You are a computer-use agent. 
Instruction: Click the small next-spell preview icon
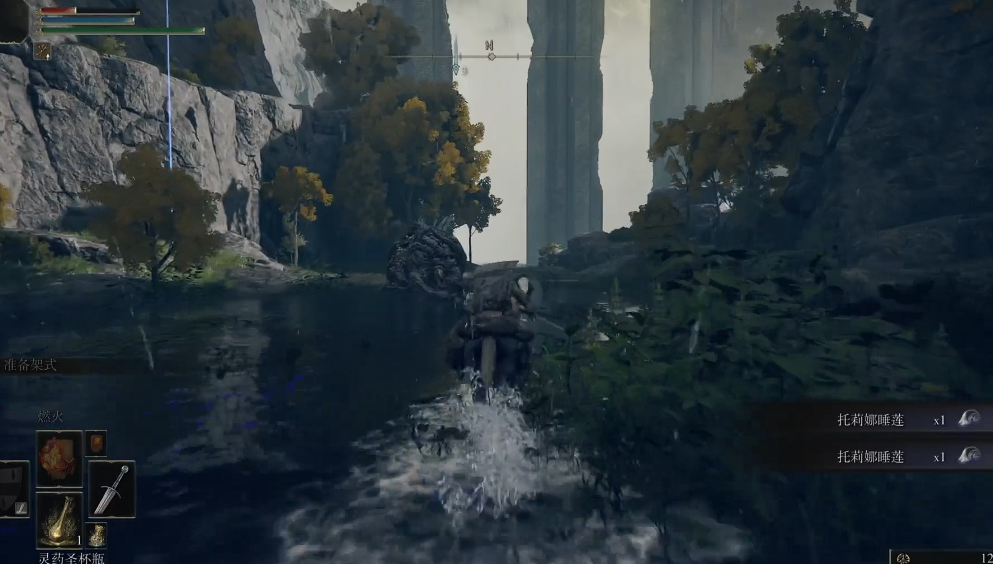[96, 443]
